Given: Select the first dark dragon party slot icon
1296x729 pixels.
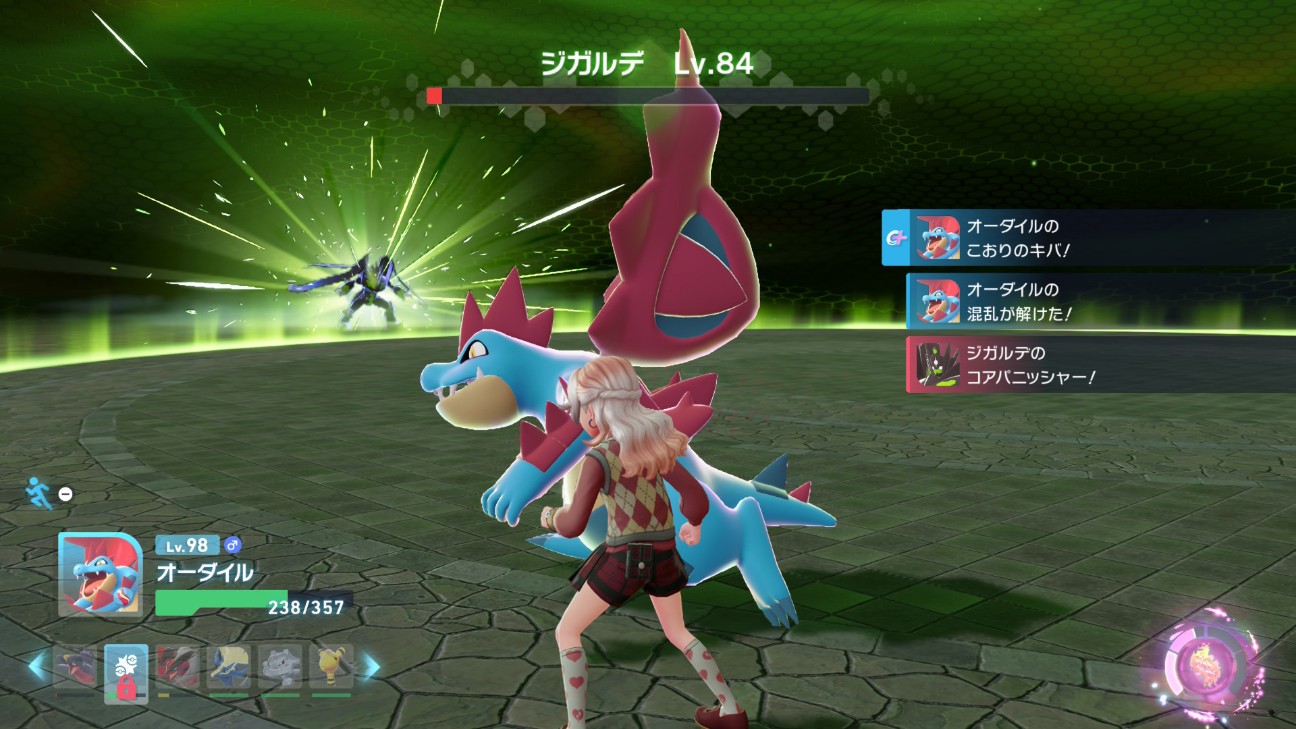Looking at the screenshot, I should point(77,665).
